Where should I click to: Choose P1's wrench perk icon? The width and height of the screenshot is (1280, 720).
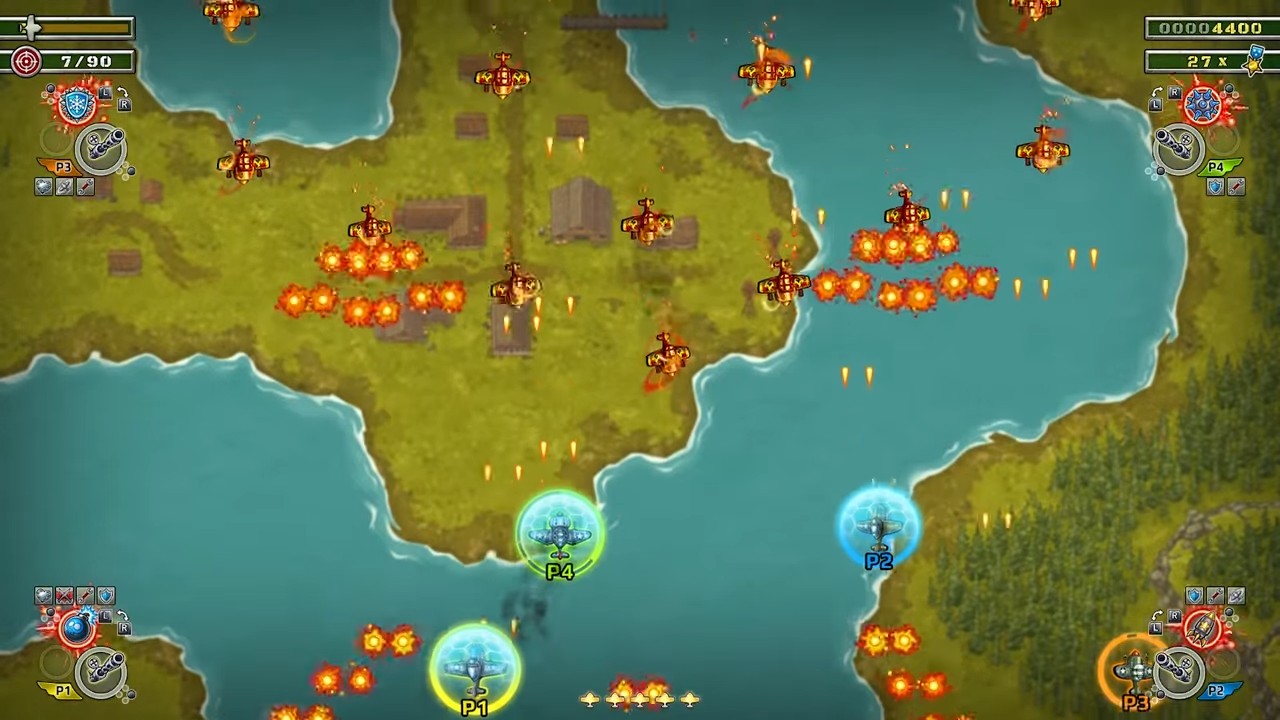pyautogui.click(x=85, y=596)
